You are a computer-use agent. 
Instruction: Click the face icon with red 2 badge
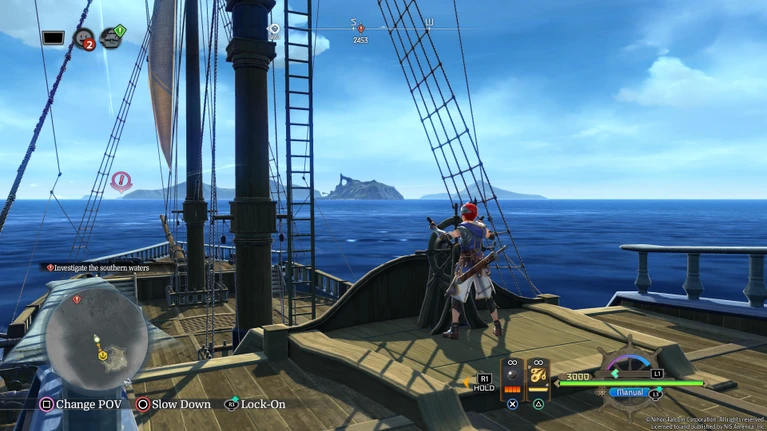click(84, 39)
